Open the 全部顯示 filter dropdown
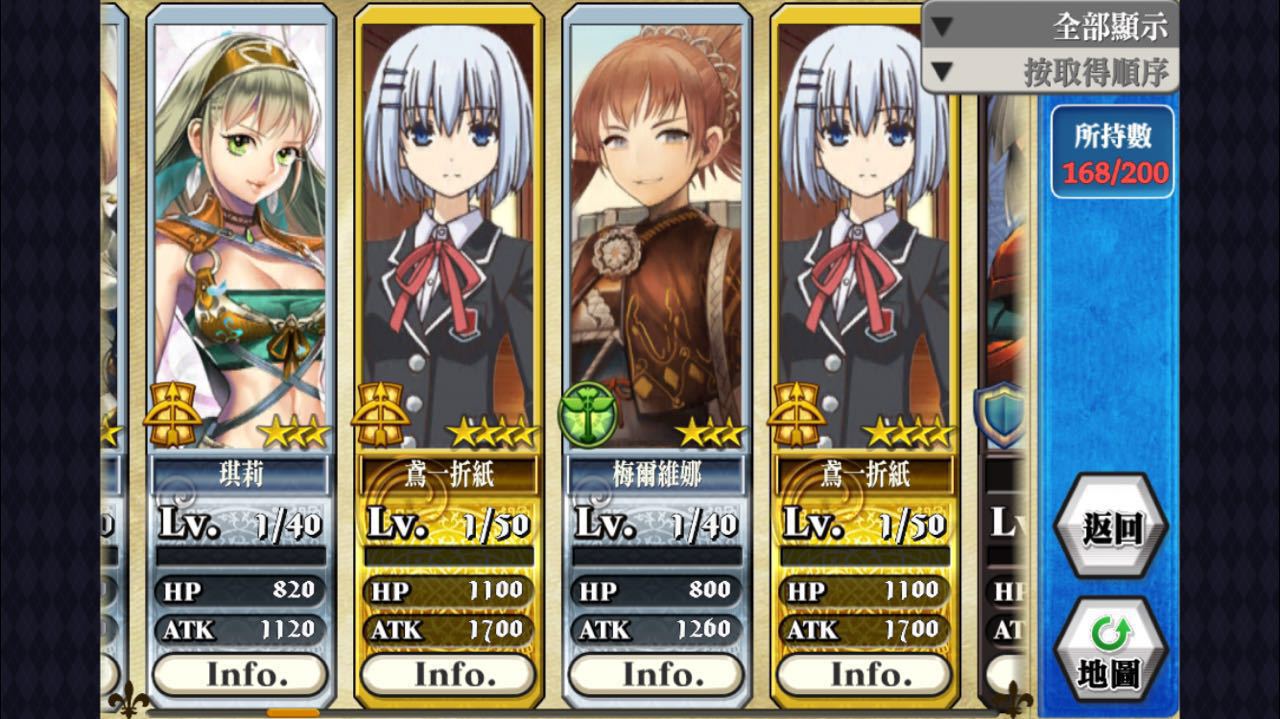This screenshot has width=1280, height=719. [1050, 26]
